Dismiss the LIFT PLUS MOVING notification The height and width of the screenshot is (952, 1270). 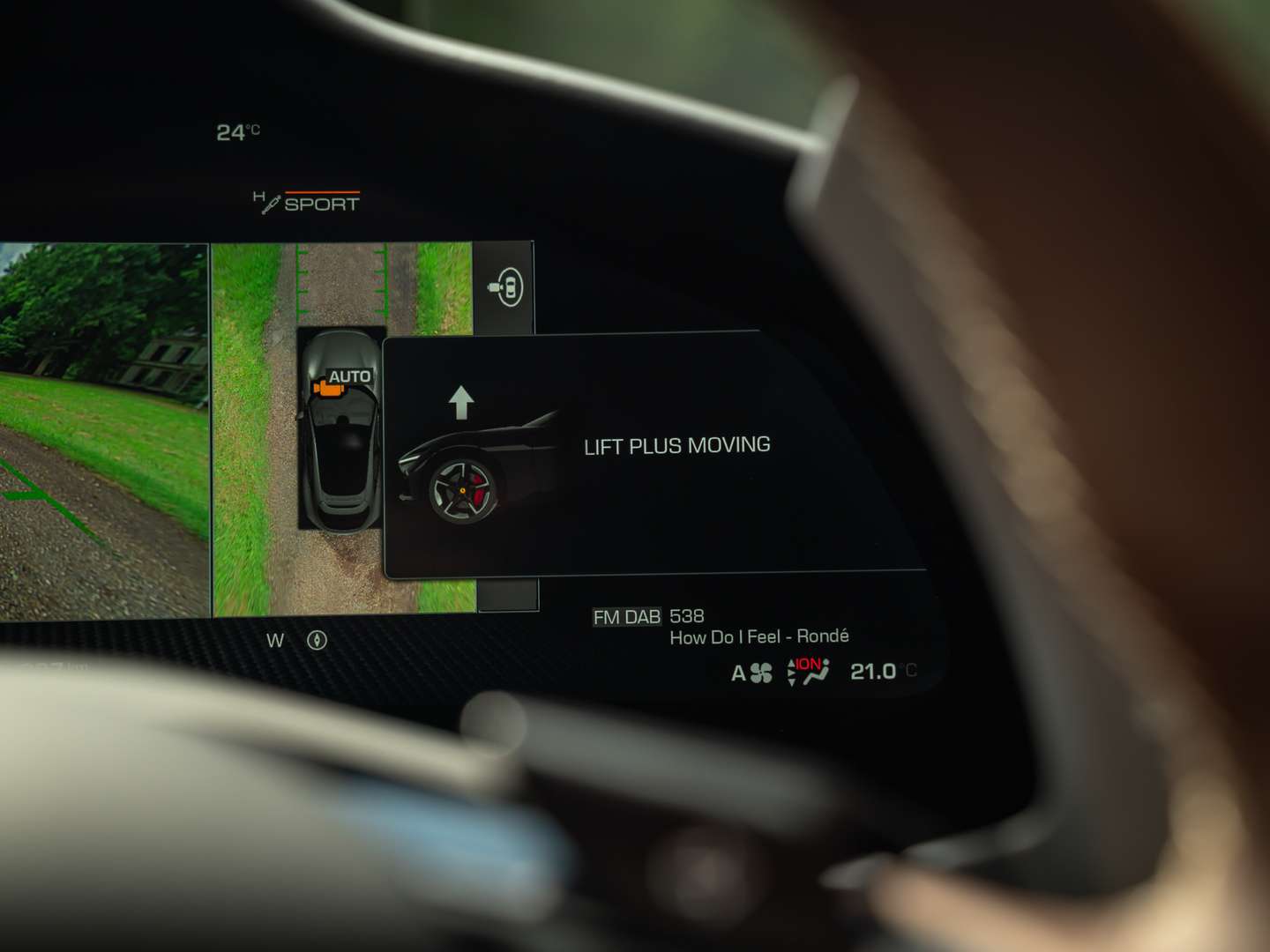pyautogui.click(x=653, y=455)
